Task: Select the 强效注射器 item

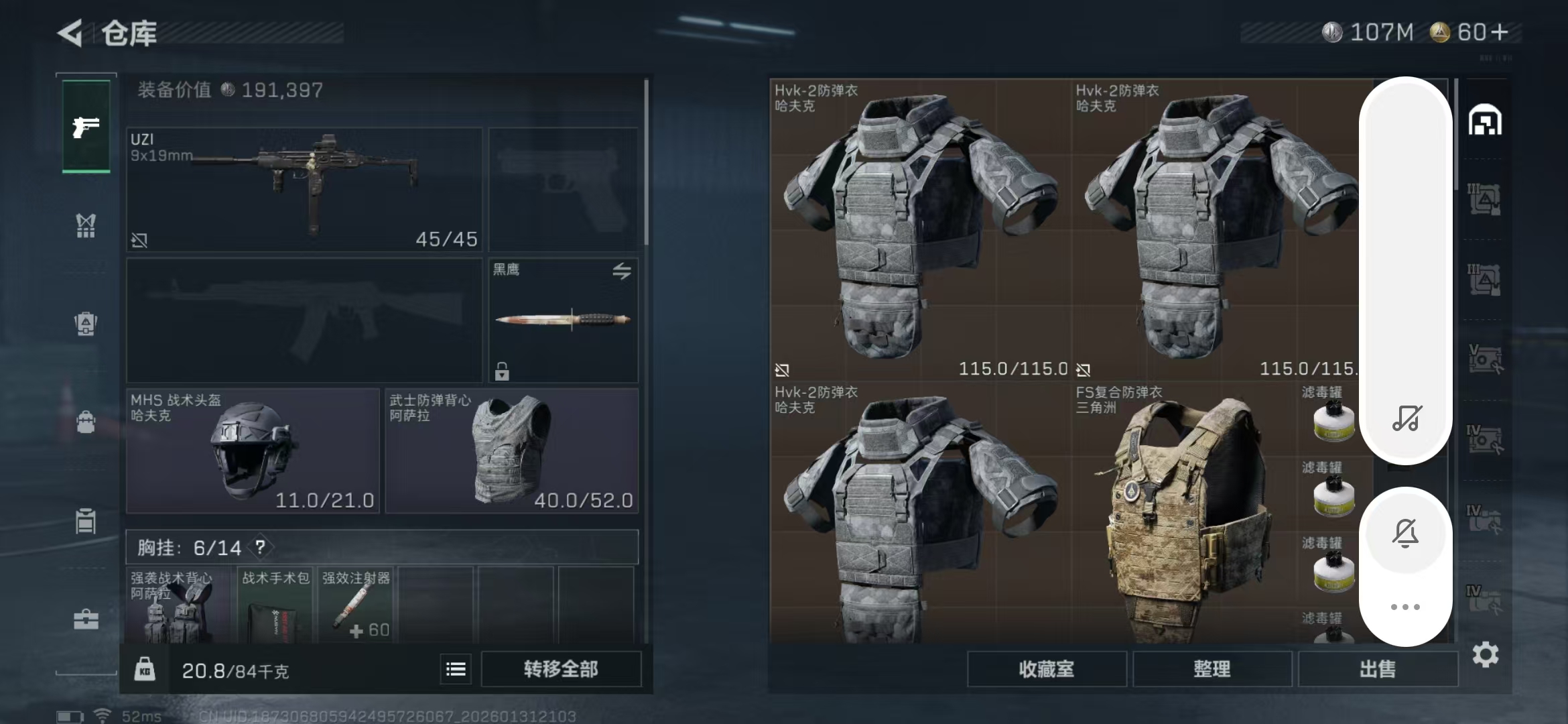Action: (355, 605)
